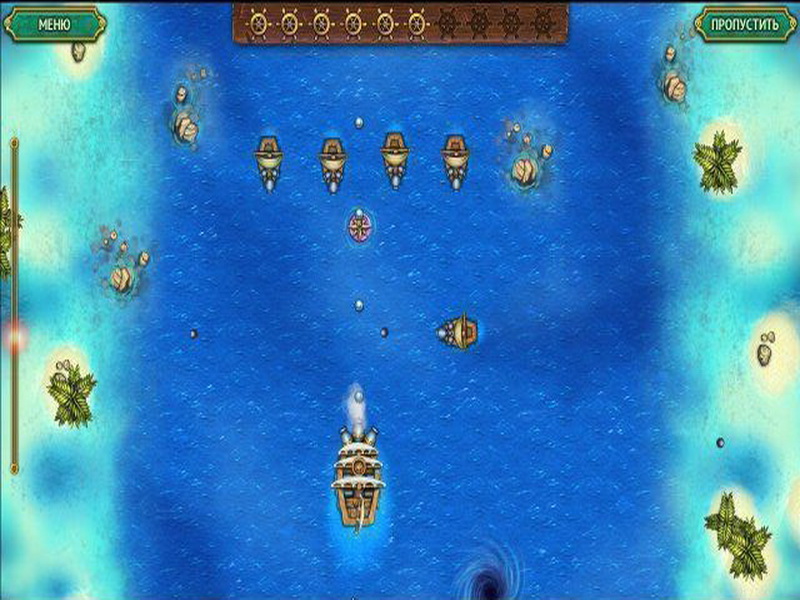Image resolution: width=800 pixels, height=600 pixels.
Task: Open the МЕНЮ button
Action: tap(54, 23)
